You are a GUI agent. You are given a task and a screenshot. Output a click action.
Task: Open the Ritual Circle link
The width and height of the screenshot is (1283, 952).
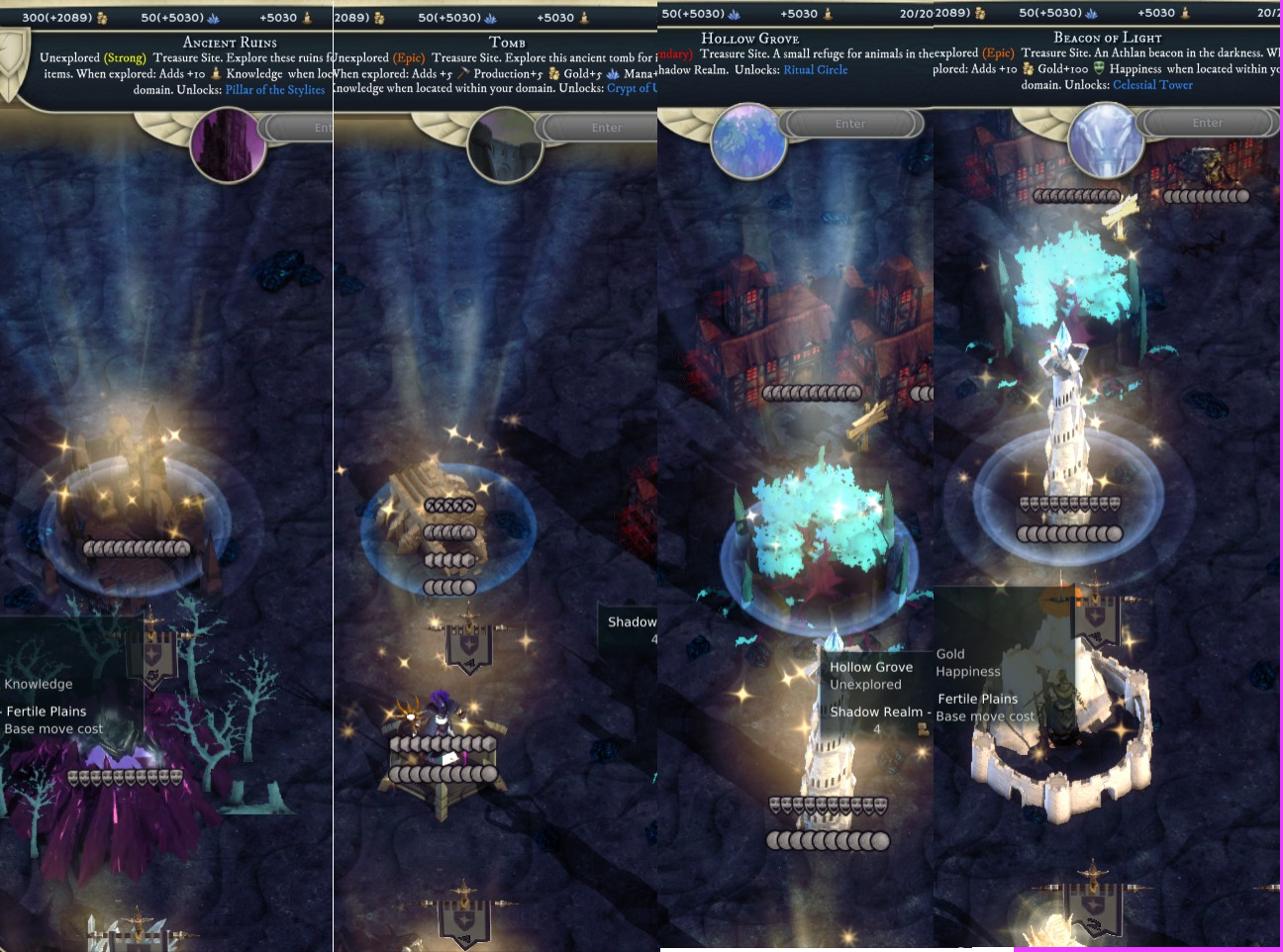[815, 69]
